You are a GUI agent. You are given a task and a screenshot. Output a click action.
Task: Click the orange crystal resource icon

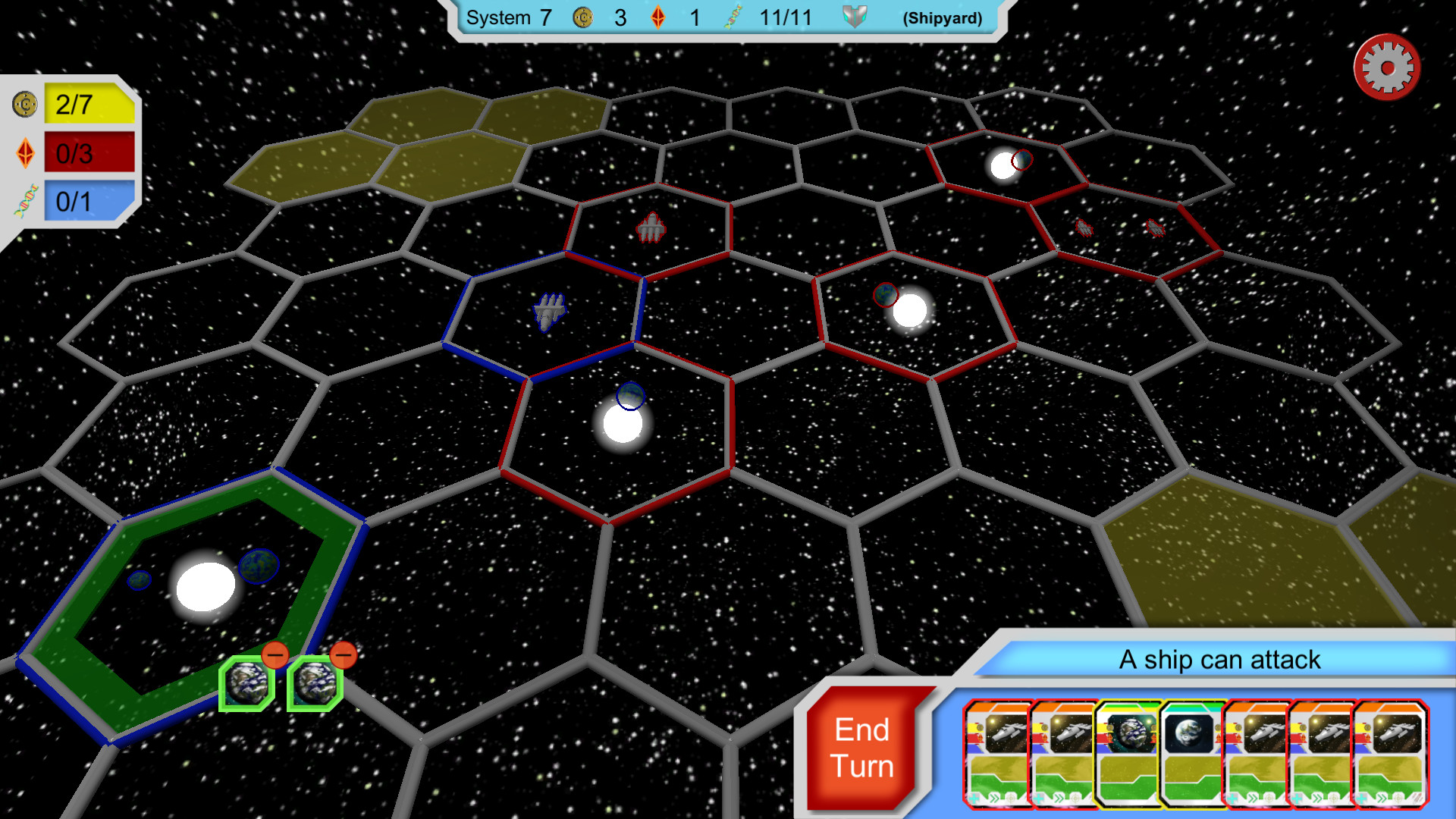pyautogui.click(x=657, y=17)
